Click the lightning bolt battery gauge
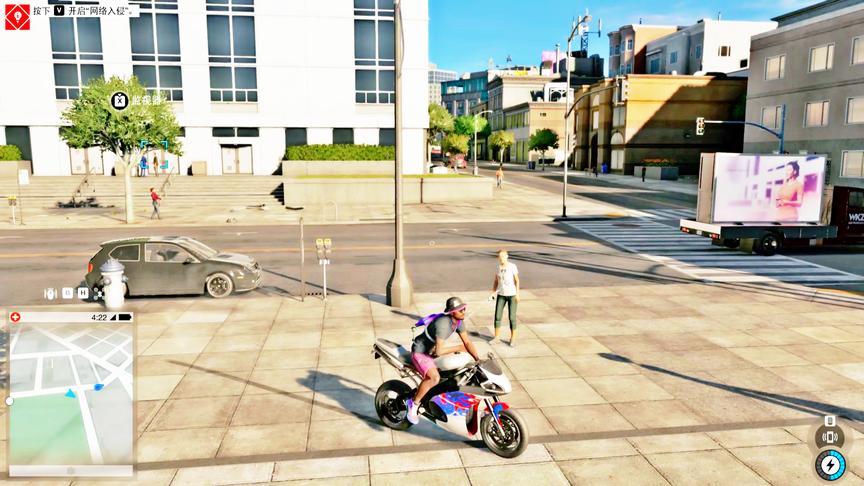The image size is (864, 486). pyautogui.click(x=830, y=465)
